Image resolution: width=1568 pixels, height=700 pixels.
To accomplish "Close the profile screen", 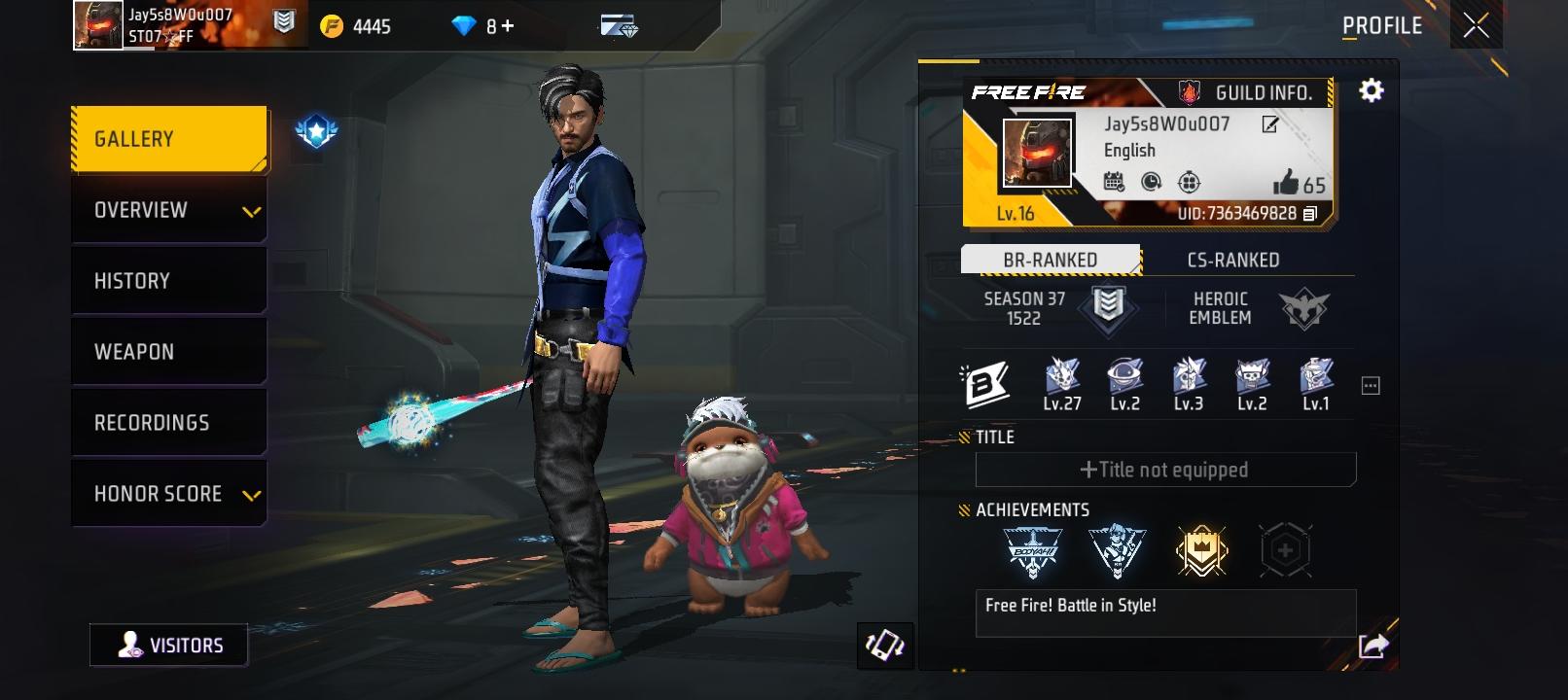I will coord(1476,26).
